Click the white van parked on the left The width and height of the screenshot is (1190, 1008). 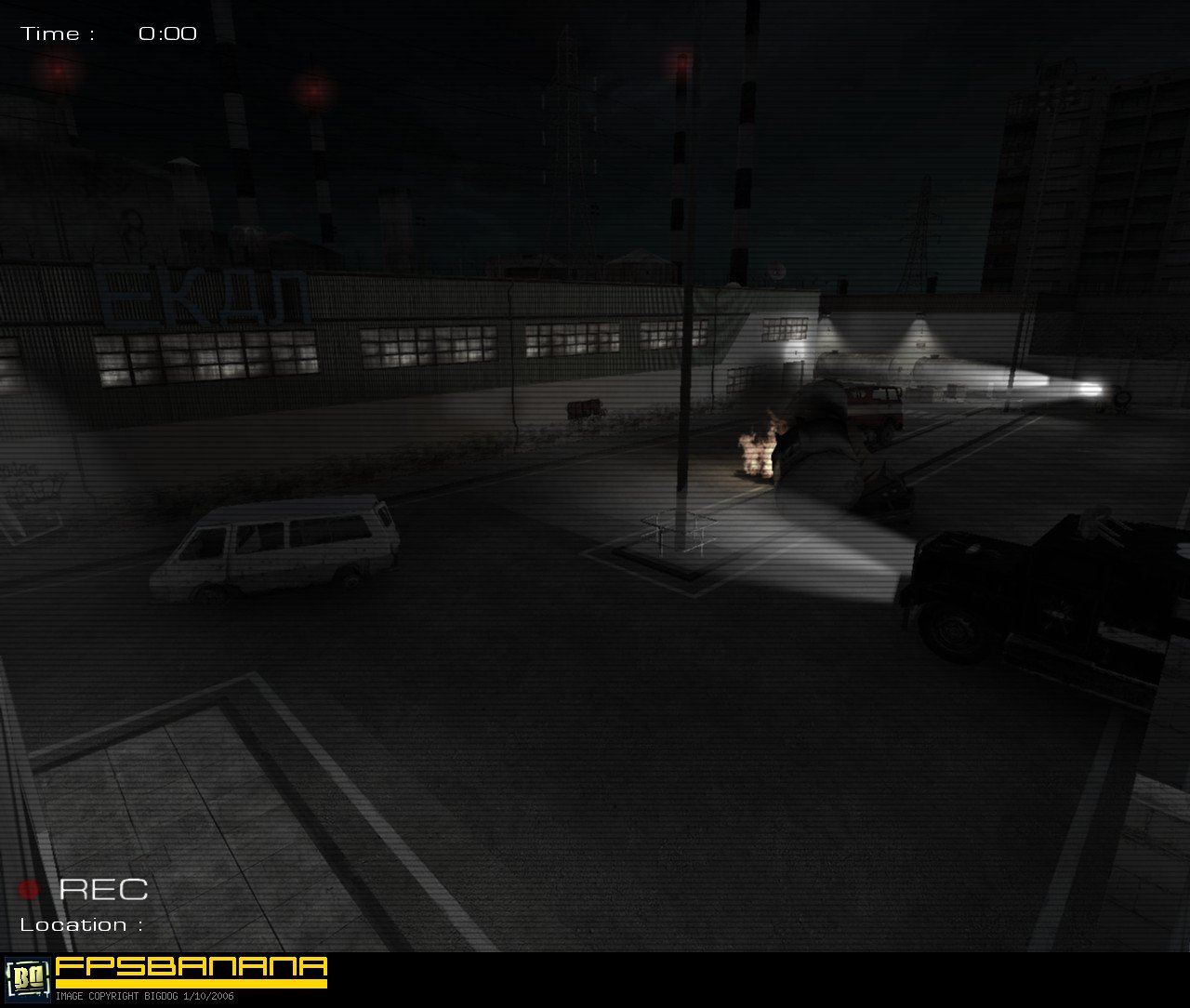279,549
